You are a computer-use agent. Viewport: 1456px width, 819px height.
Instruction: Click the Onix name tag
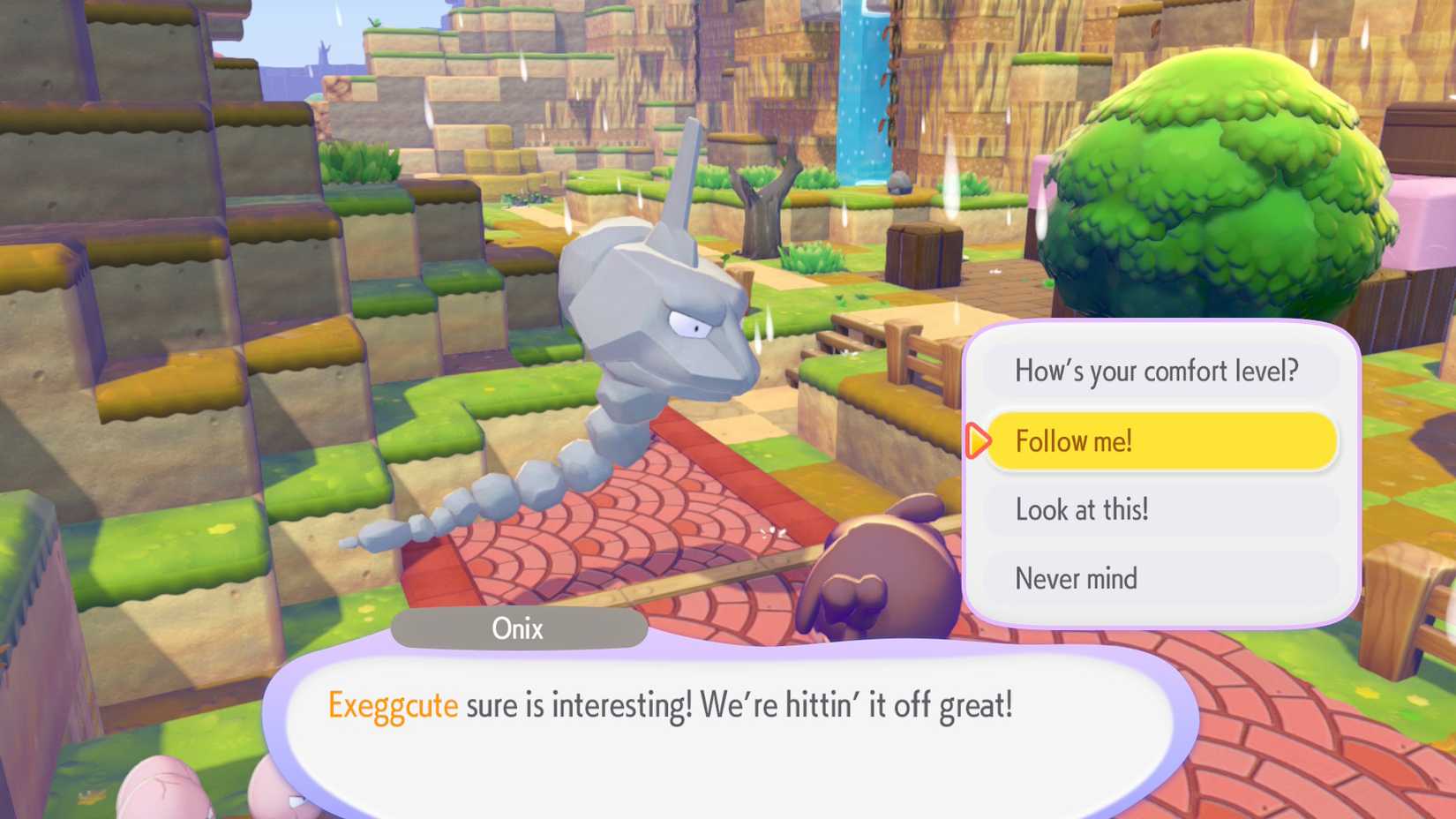point(519,628)
